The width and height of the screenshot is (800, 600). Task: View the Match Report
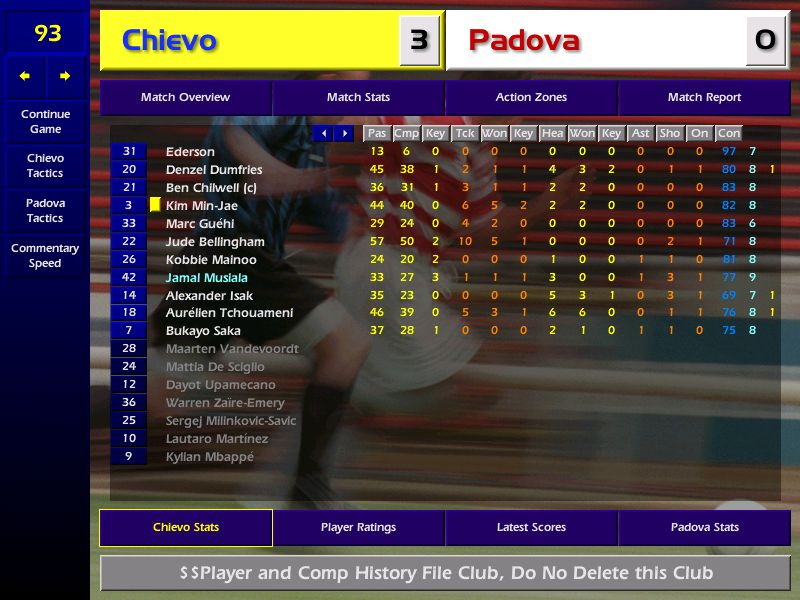(704, 98)
